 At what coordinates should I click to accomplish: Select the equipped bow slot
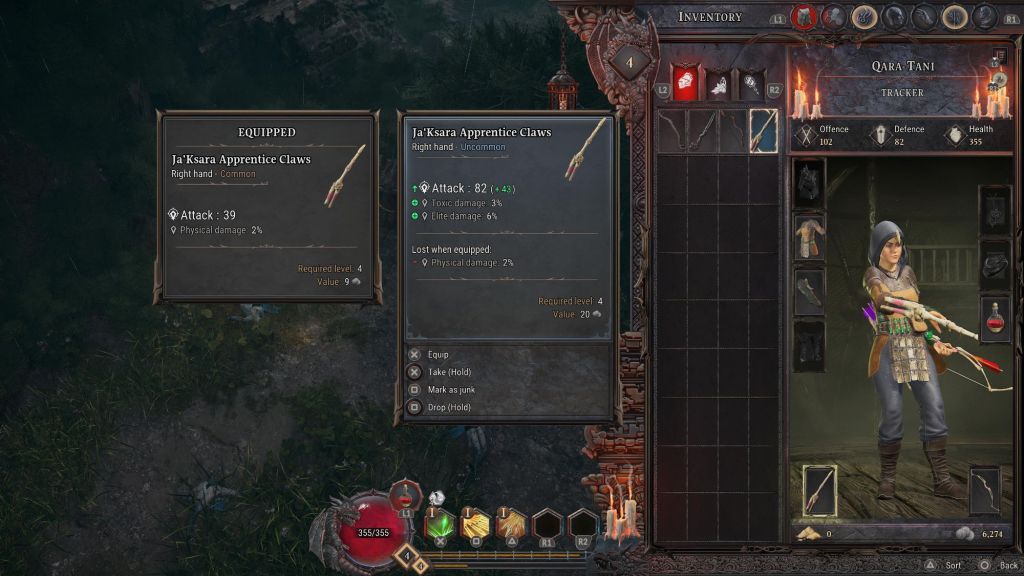pyautogui.click(x=985, y=491)
